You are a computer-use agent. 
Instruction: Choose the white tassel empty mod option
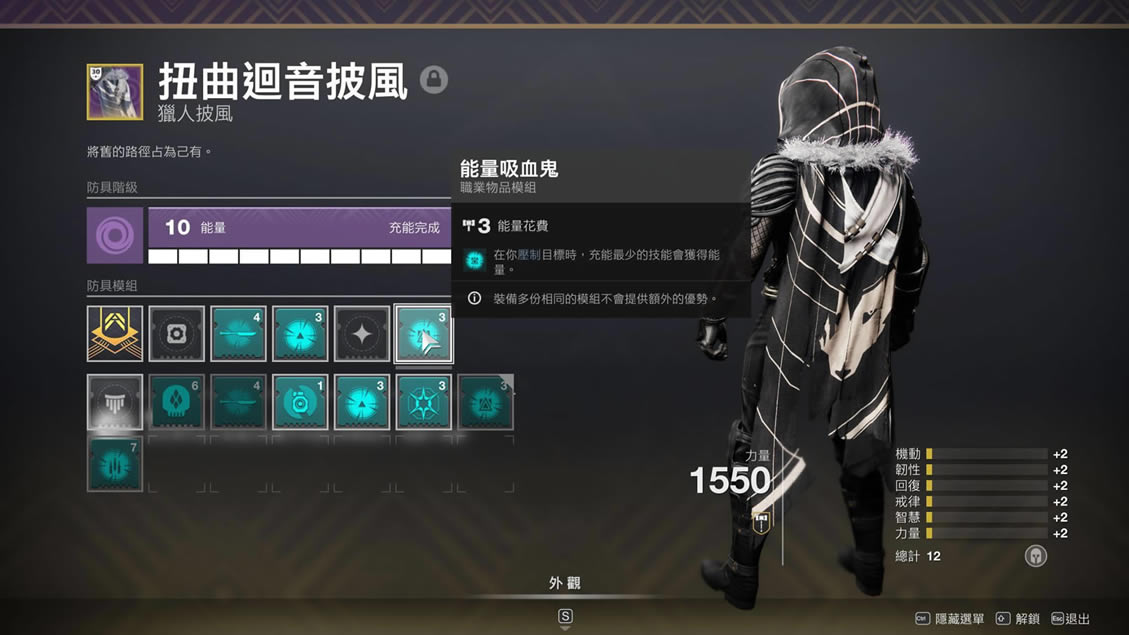(115, 402)
